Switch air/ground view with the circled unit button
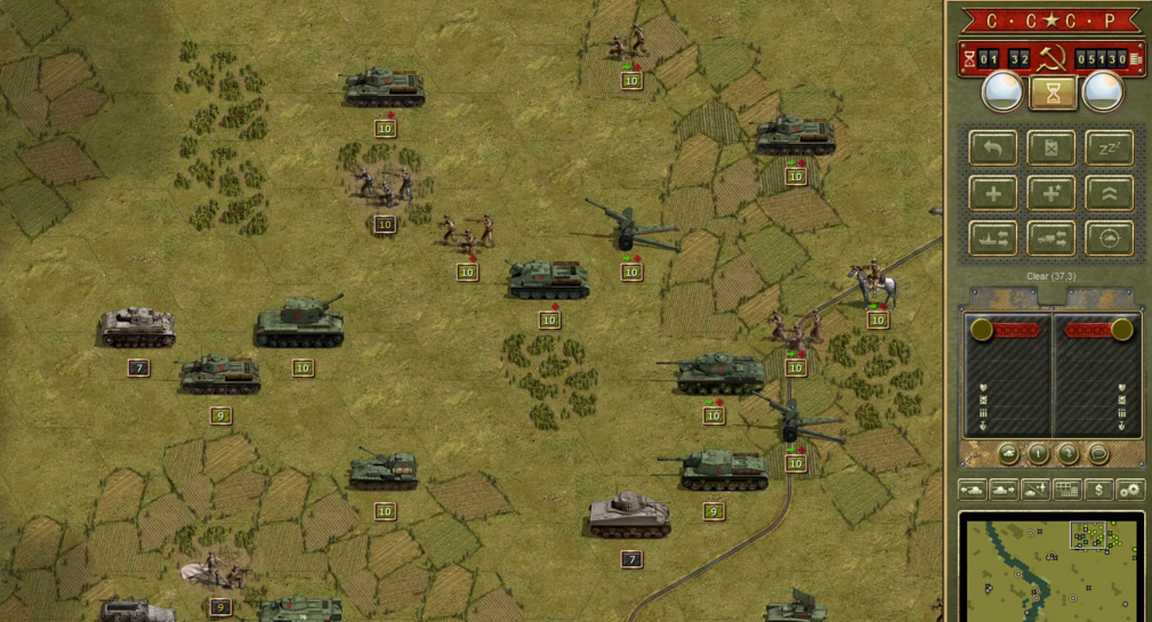 pyautogui.click(x=1109, y=238)
